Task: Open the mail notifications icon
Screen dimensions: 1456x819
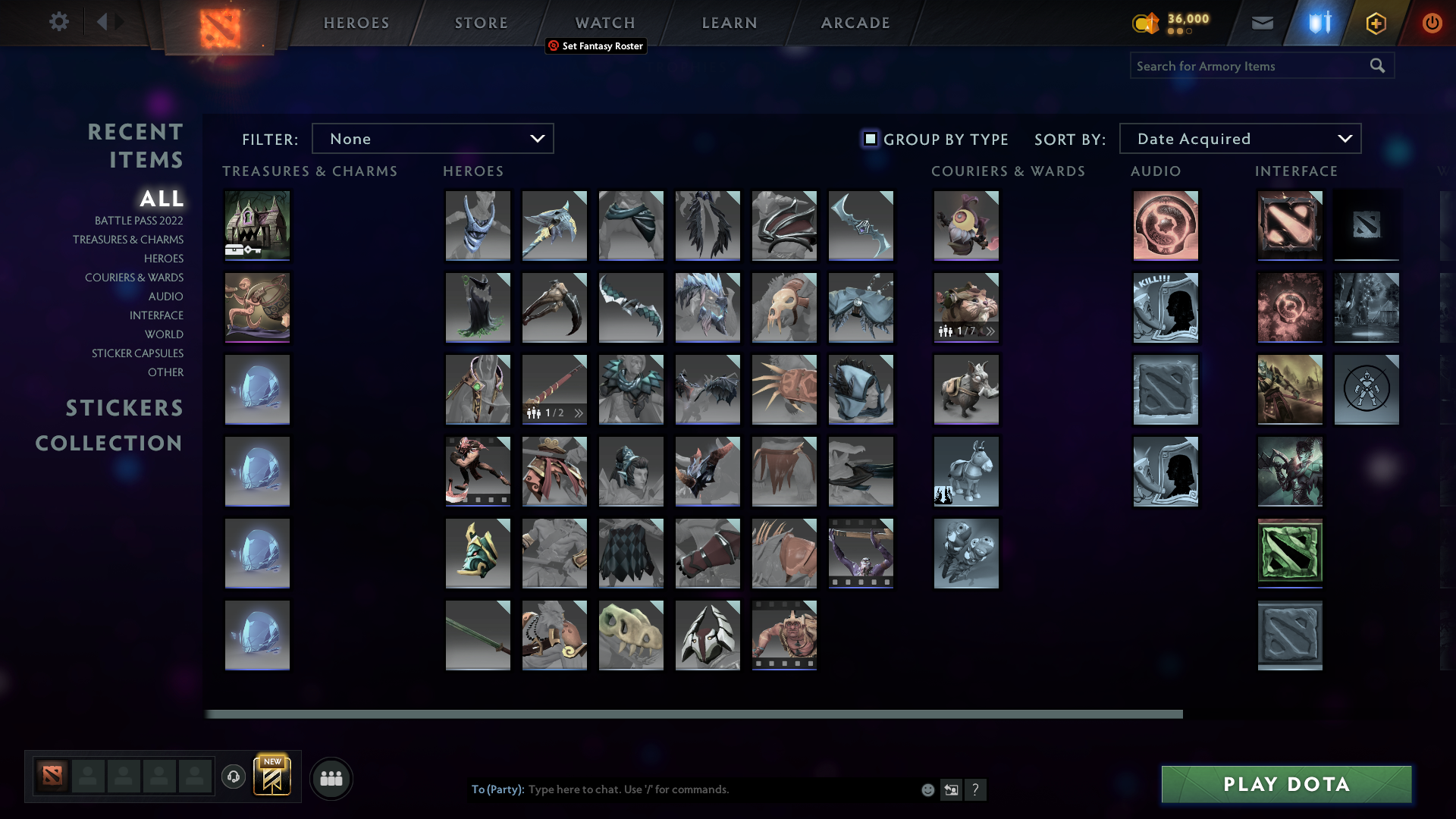Action: pyautogui.click(x=1261, y=23)
